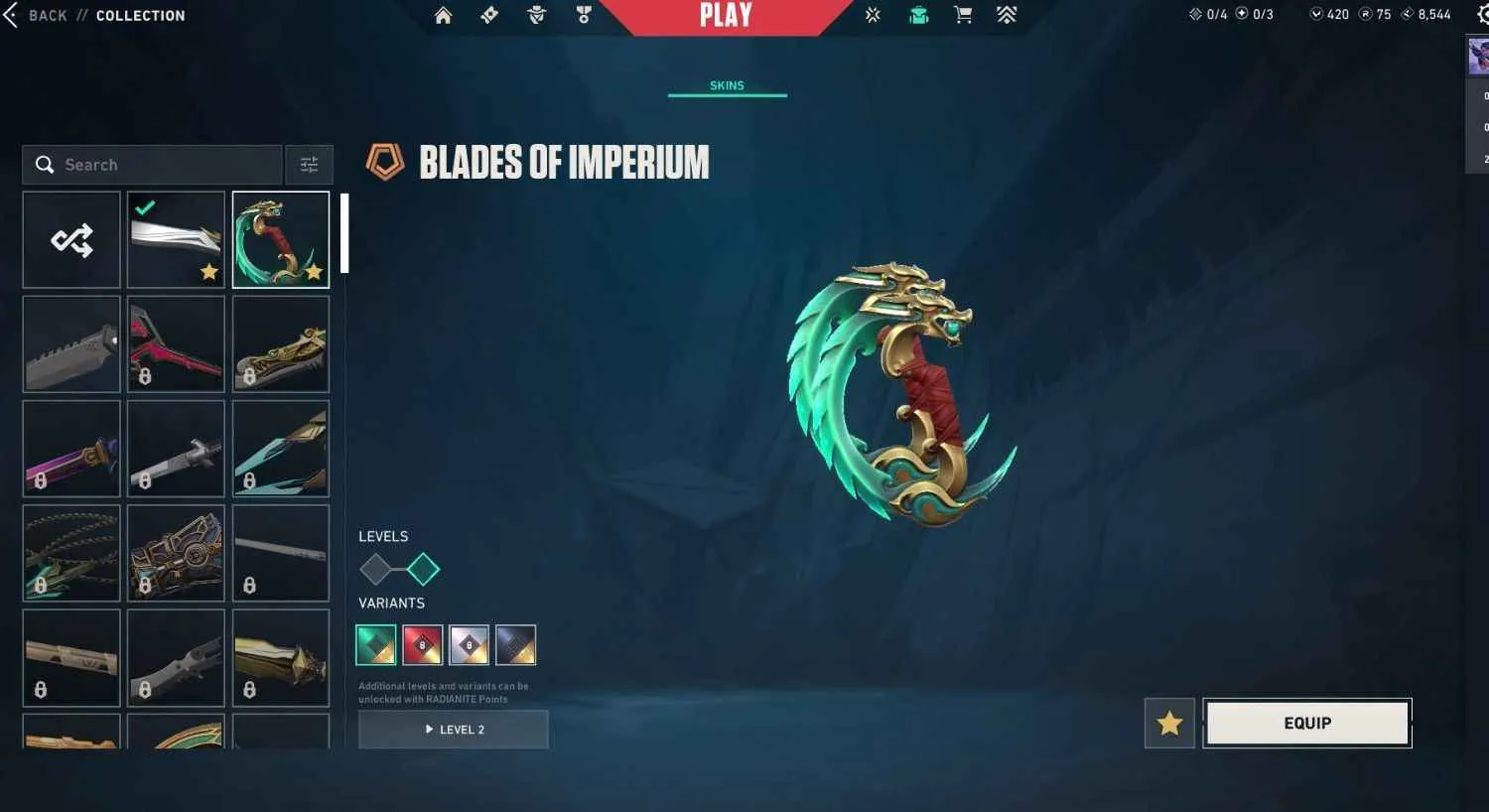Open the Battlepass card icon
The image size is (1489, 812).
point(489,16)
